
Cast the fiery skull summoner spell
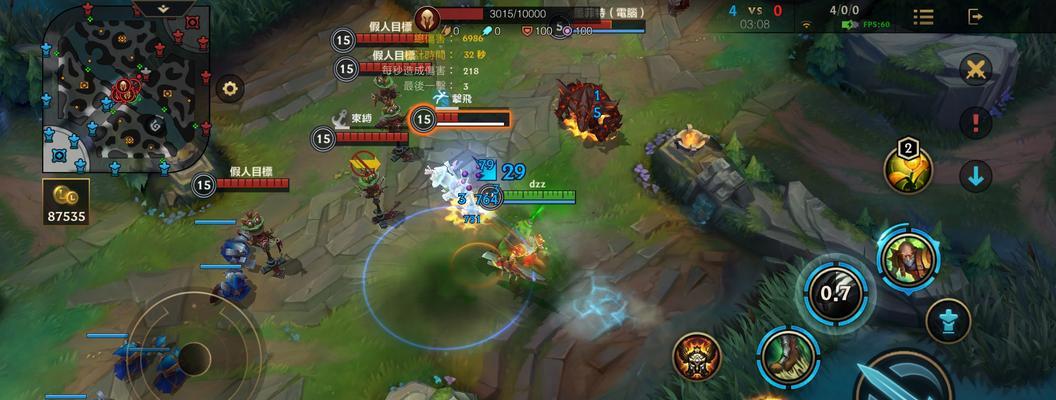coord(697,355)
